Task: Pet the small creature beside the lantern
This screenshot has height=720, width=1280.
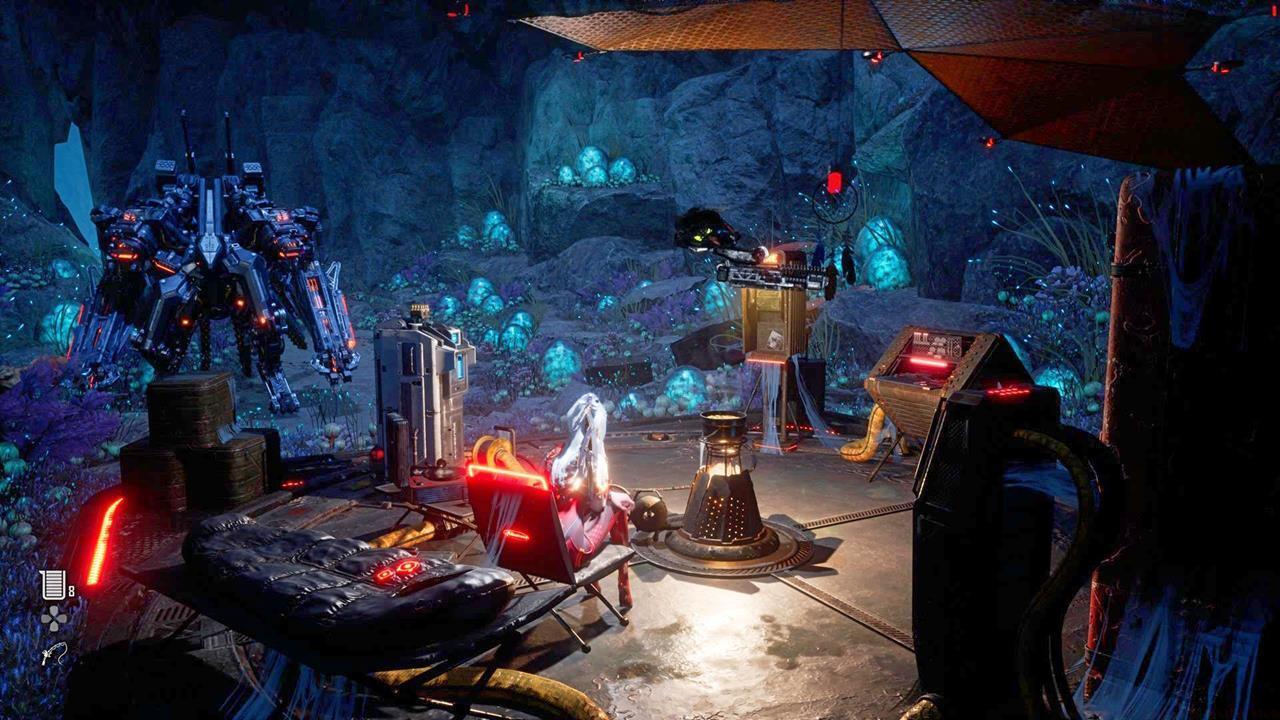Action: (648, 510)
